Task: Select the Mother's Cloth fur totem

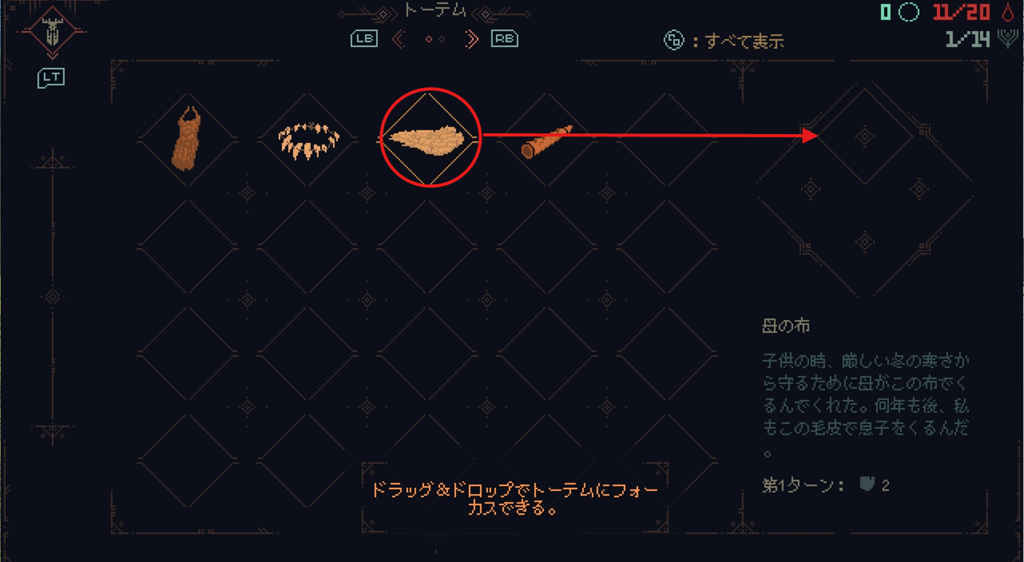Action: click(428, 139)
